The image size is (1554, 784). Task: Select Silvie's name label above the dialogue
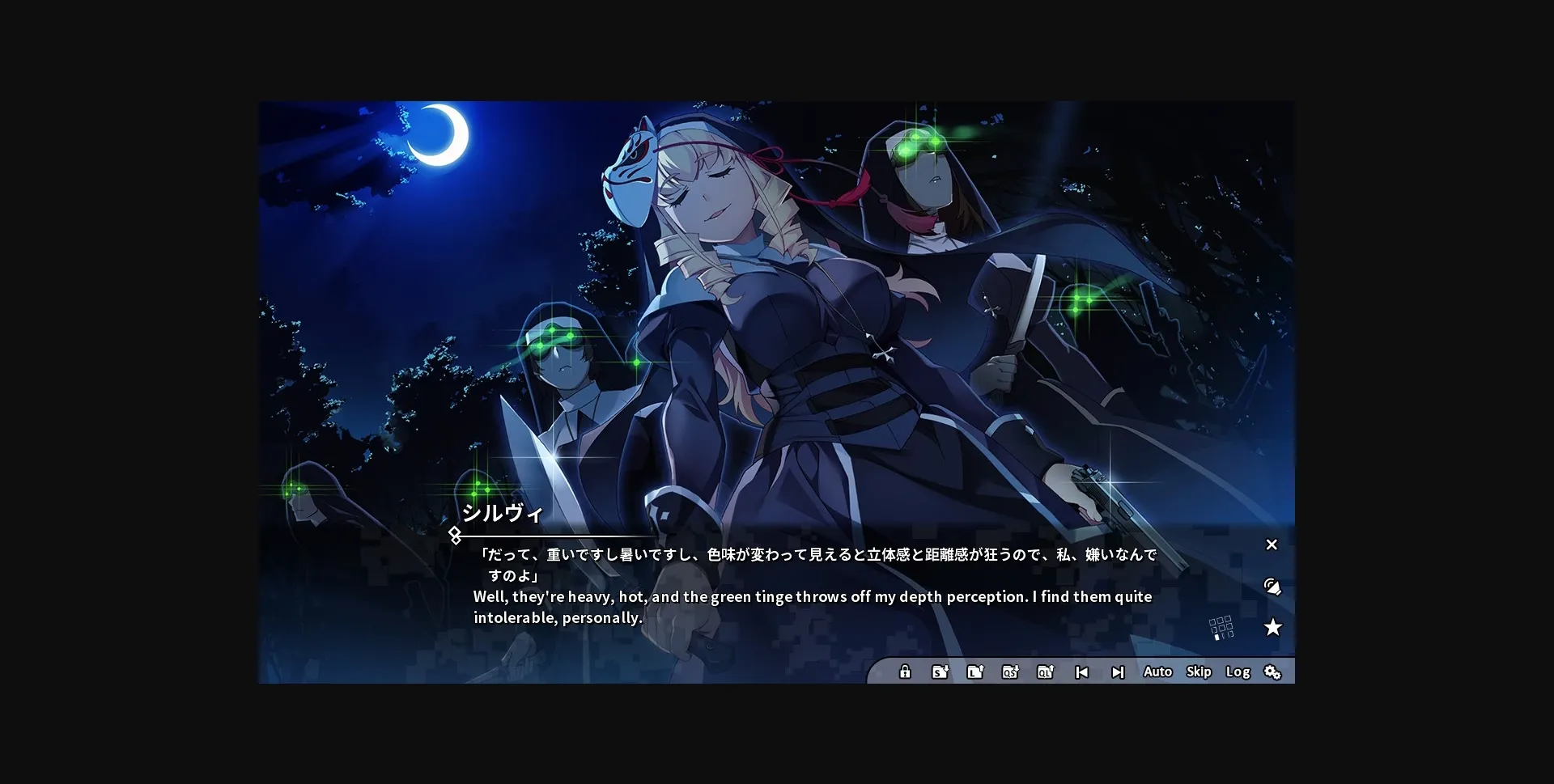[503, 512]
